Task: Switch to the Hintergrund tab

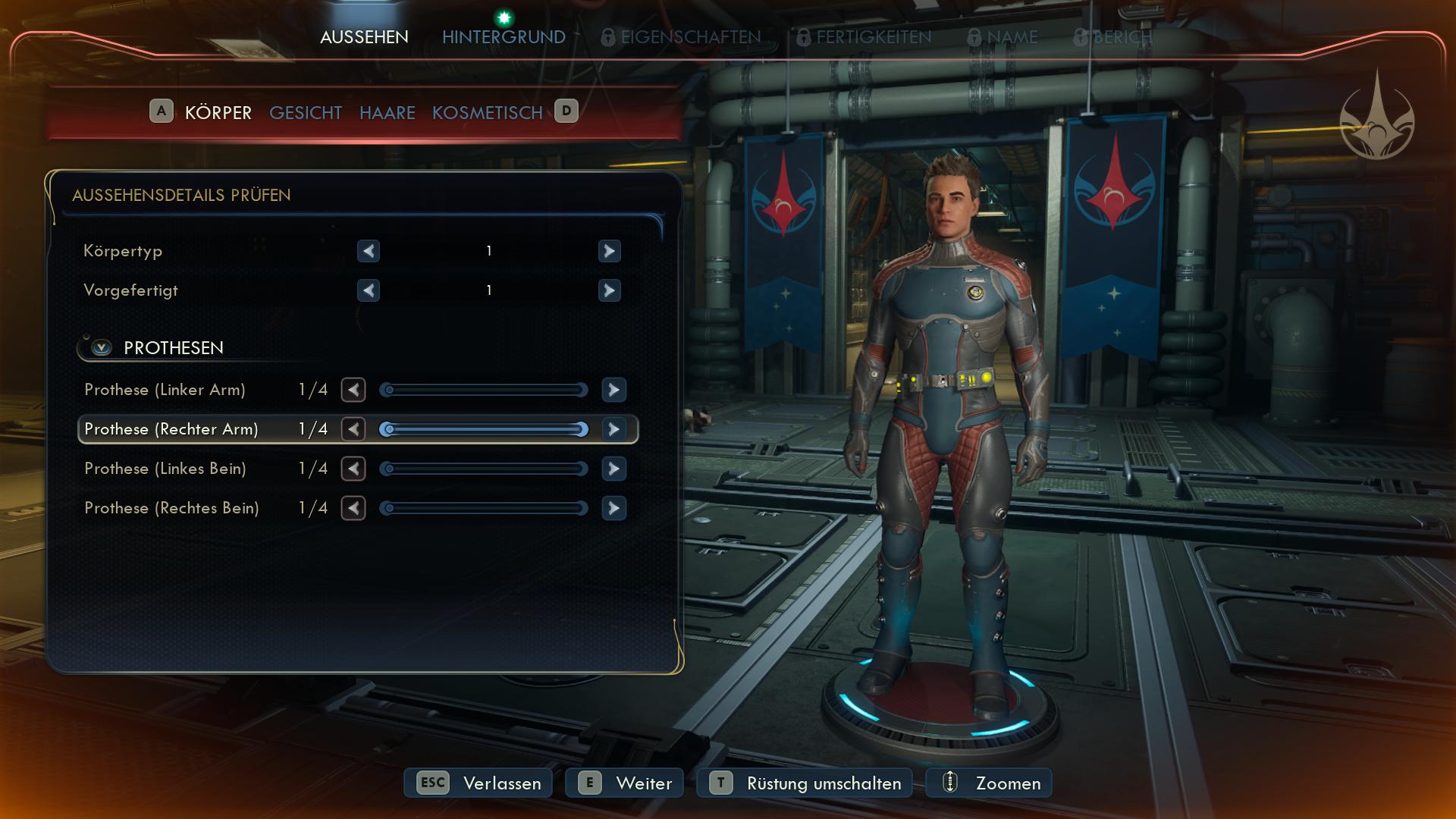Action: pos(504,36)
